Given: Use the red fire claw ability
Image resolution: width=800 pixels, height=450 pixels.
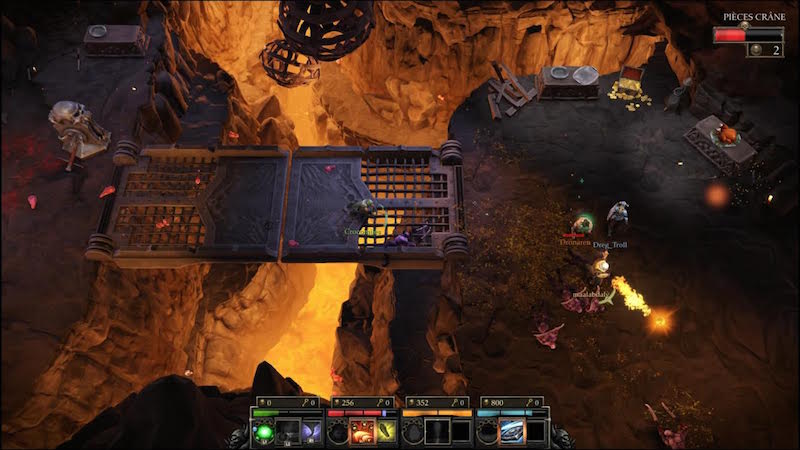Looking at the screenshot, I should (x=362, y=432).
